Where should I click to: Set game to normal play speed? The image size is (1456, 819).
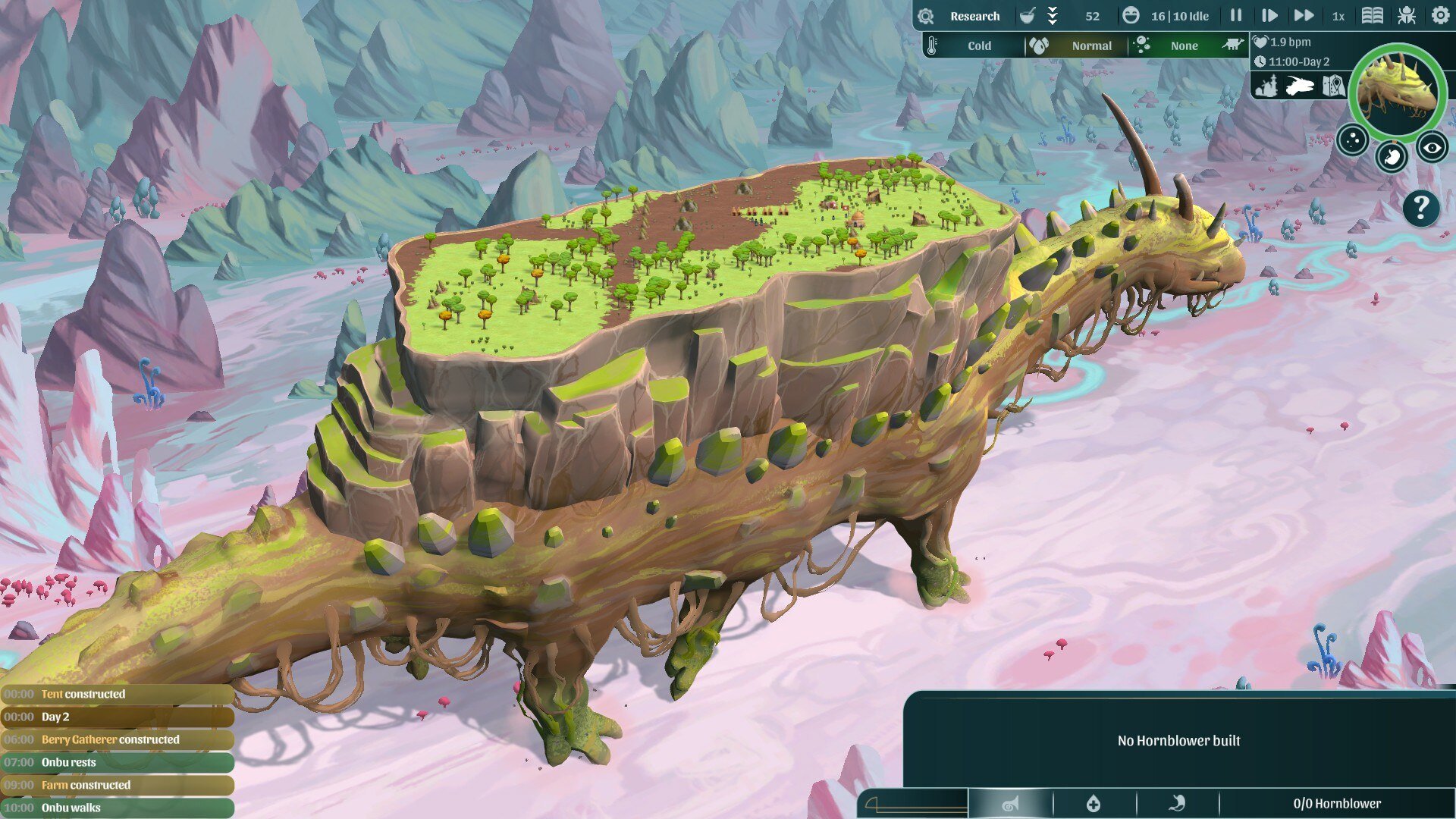click(1269, 16)
